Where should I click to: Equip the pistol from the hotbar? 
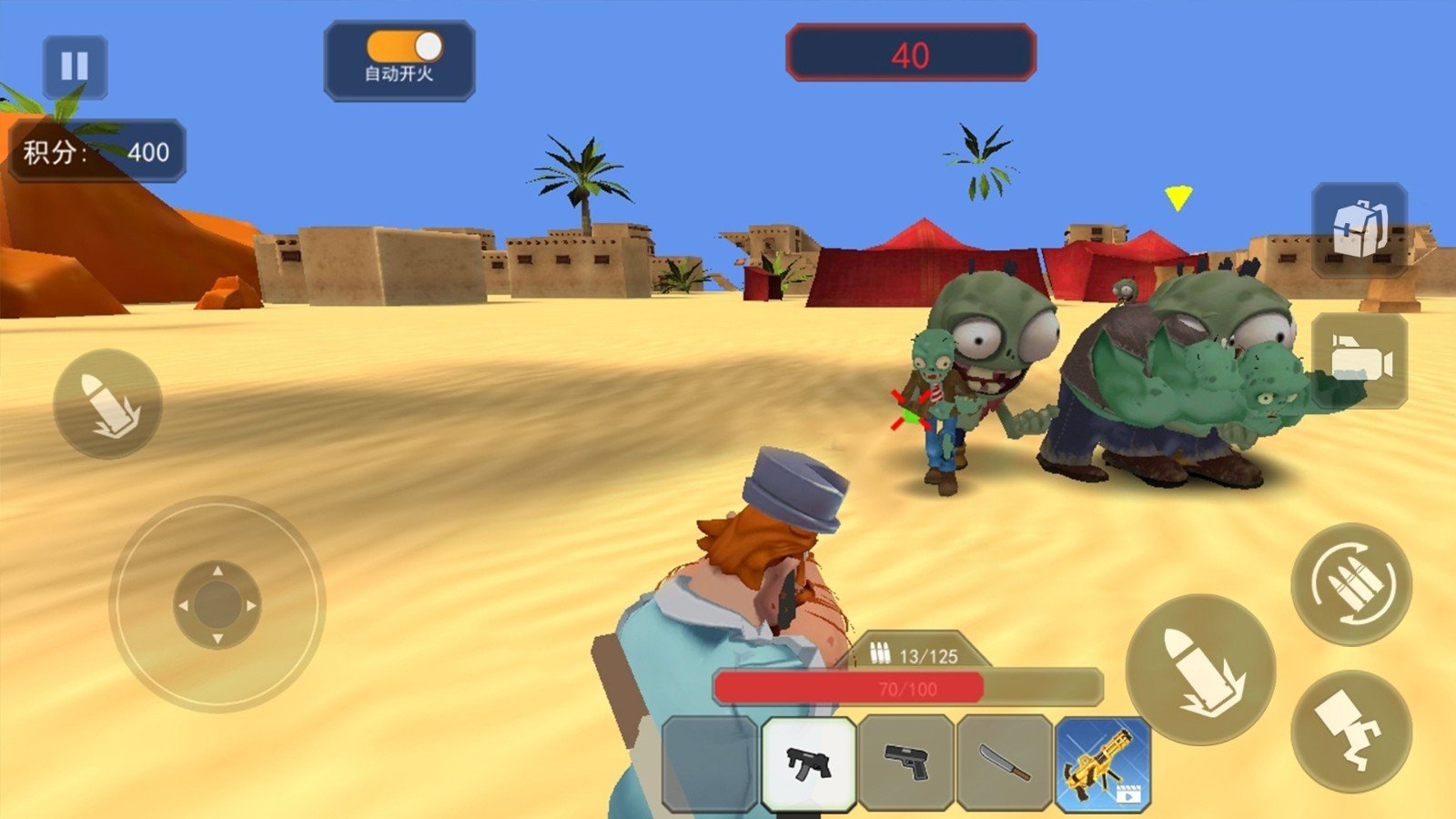tap(906, 763)
